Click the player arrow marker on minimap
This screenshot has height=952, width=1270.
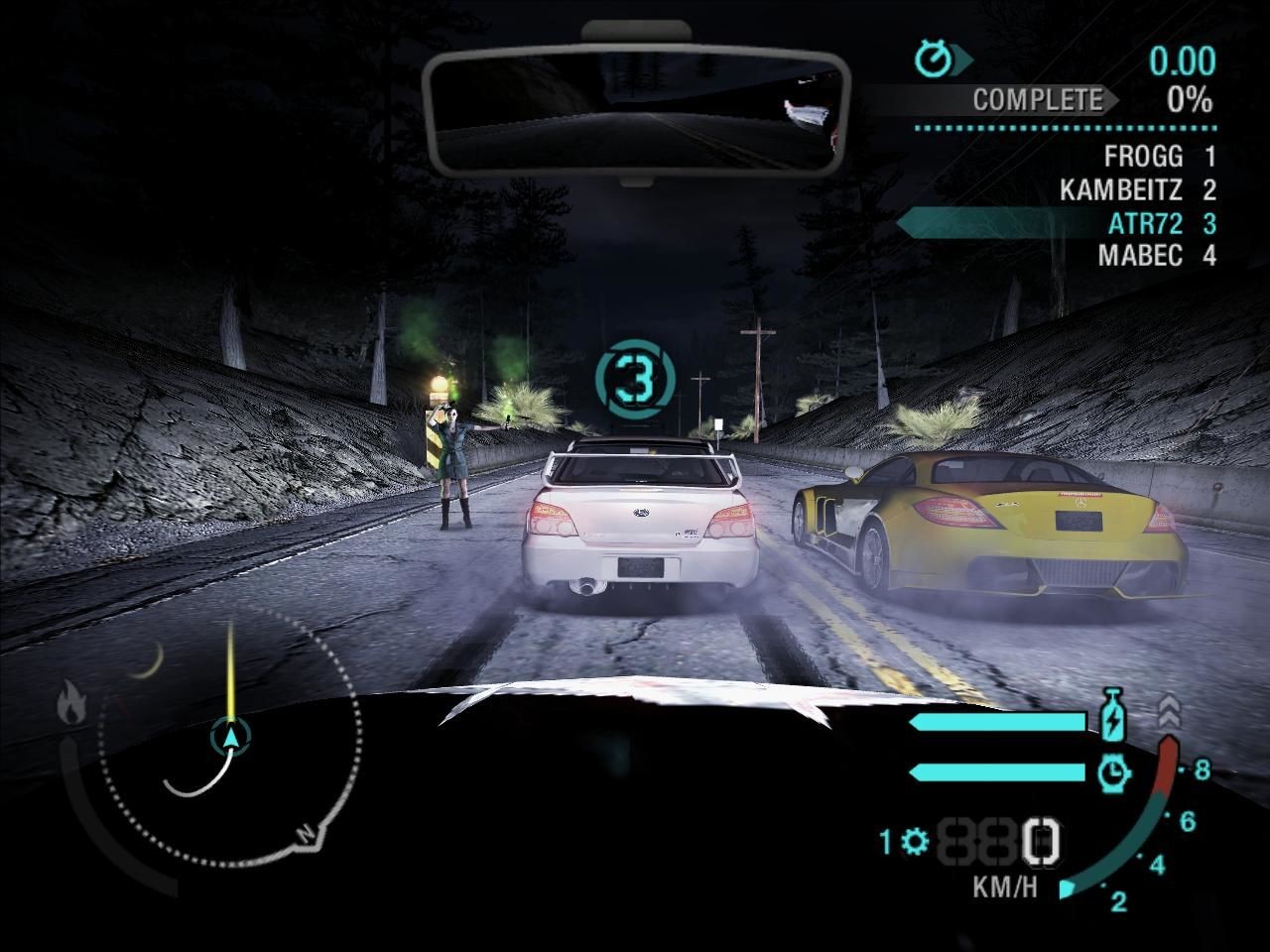tap(231, 736)
